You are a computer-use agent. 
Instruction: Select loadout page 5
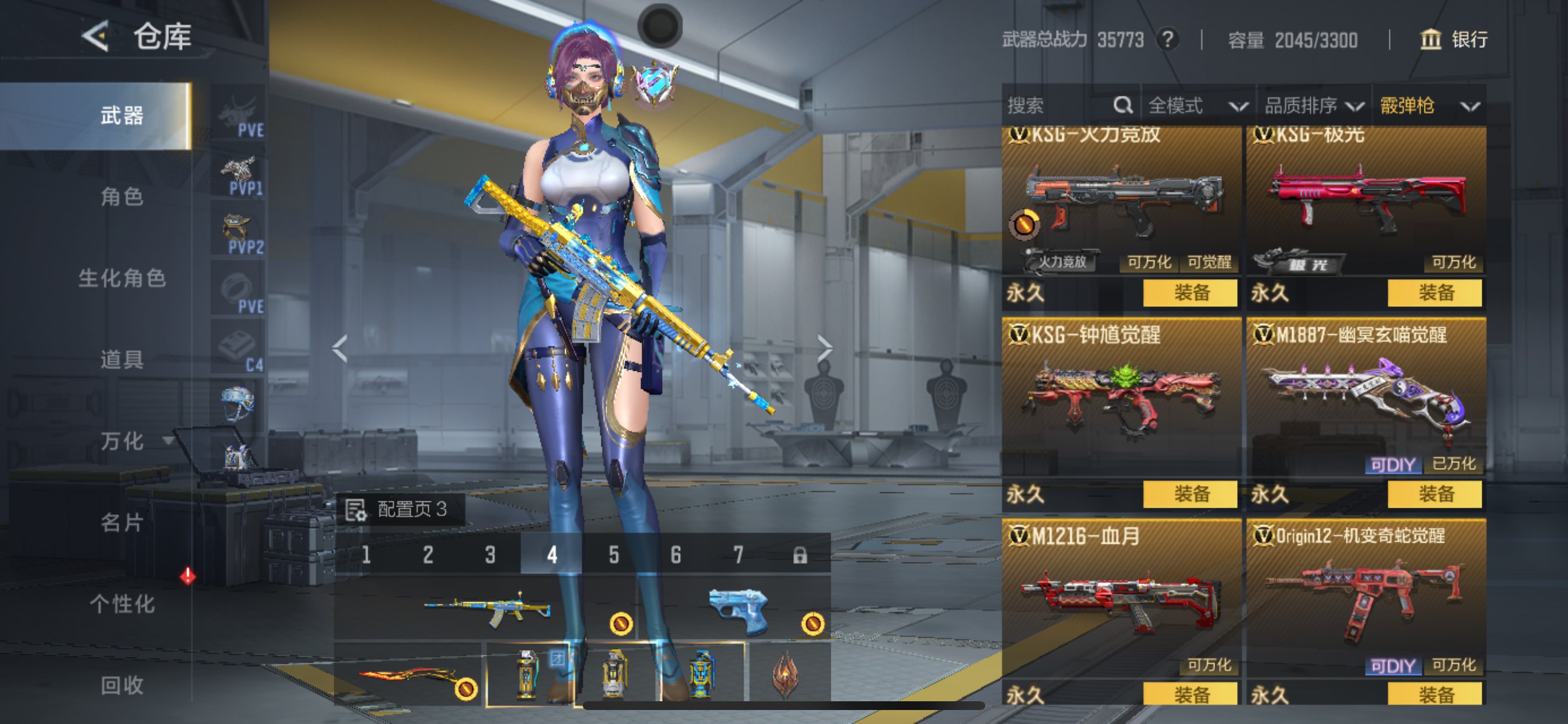[614, 556]
